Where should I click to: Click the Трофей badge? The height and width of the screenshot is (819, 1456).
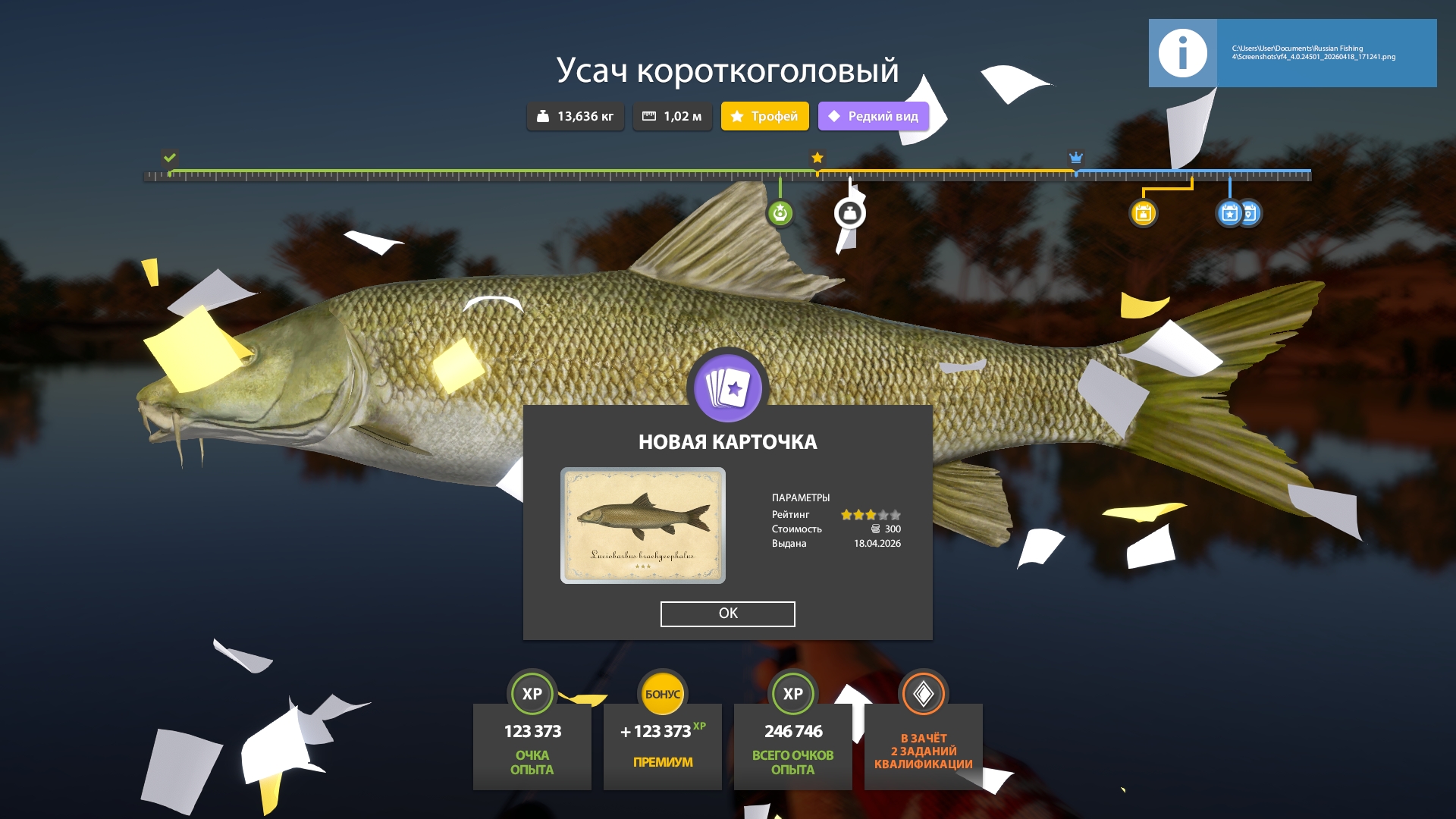click(764, 116)
